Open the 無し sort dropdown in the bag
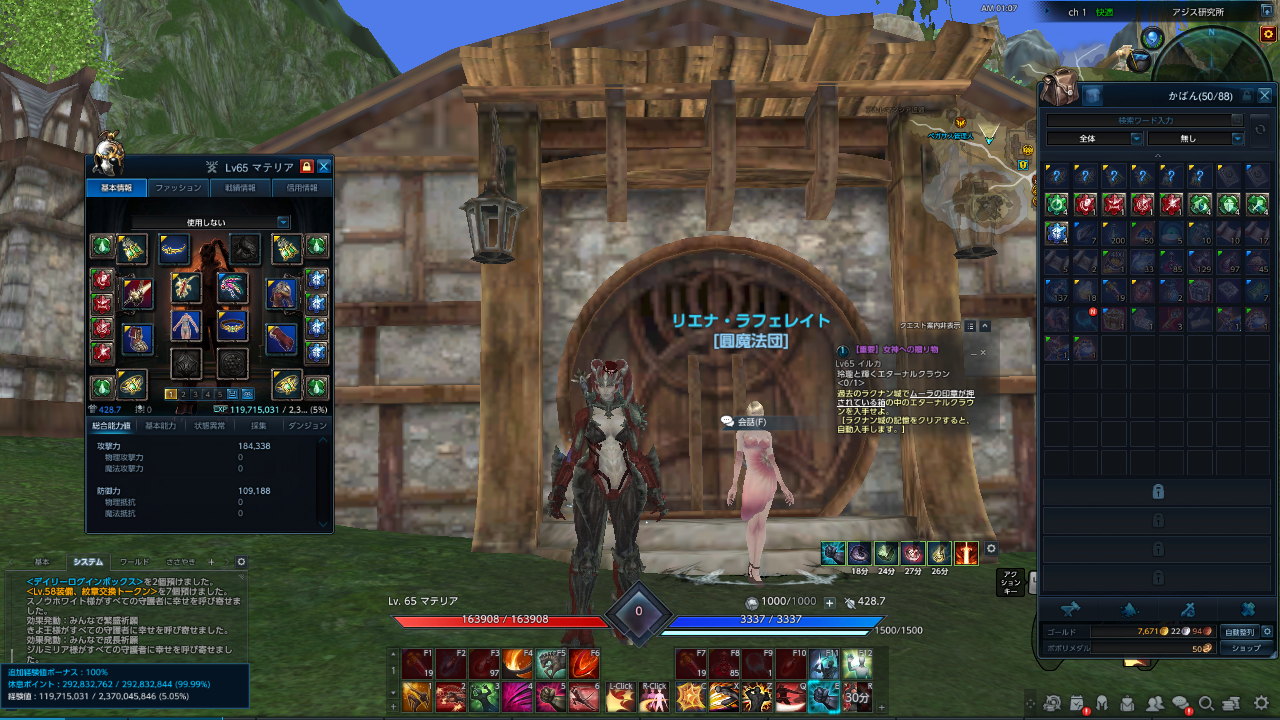The height and width of the screenshot is (720, 1280). coord(1196,139)
